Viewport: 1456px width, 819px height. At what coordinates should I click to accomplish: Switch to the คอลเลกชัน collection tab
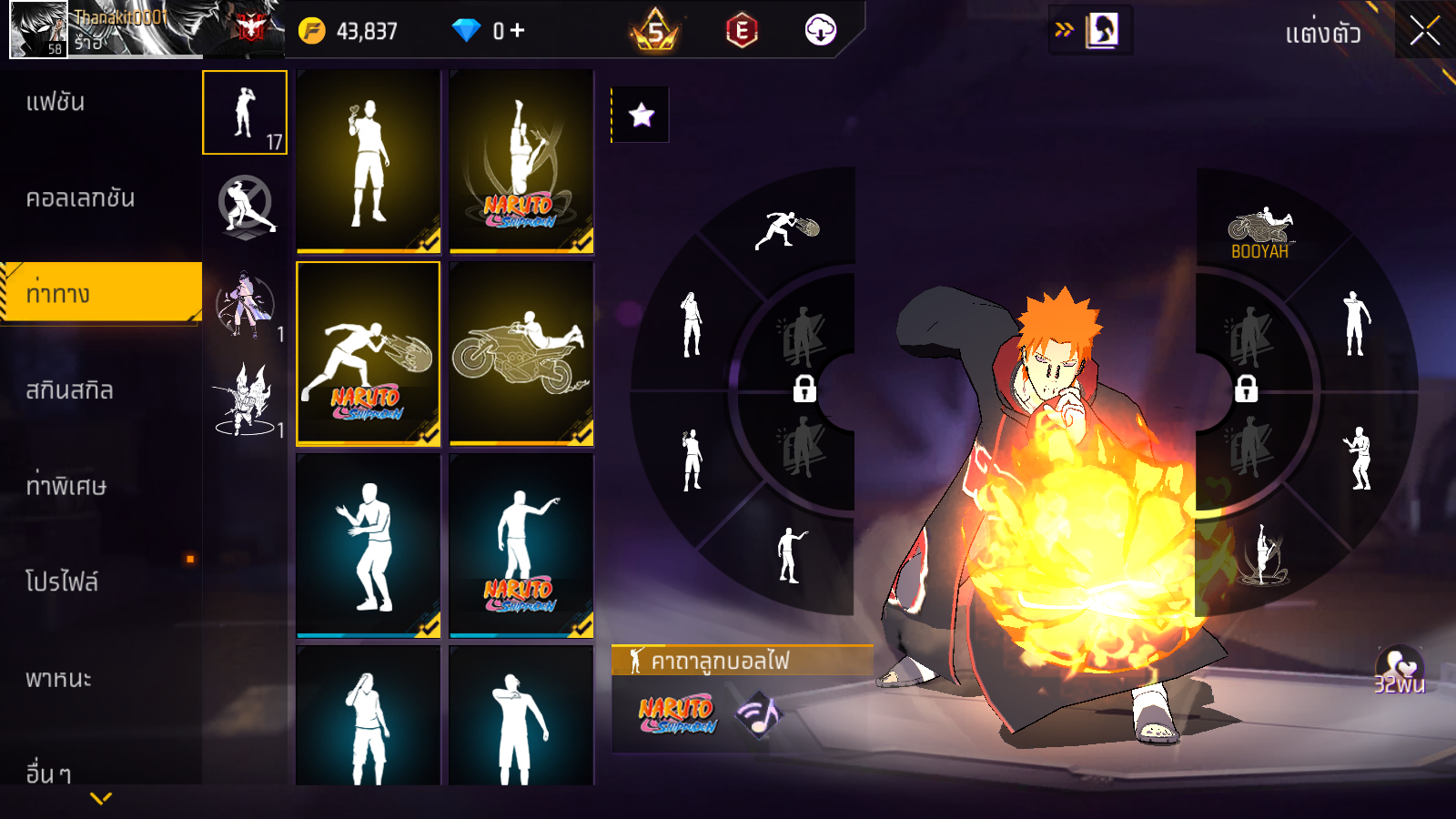(80, 198)
